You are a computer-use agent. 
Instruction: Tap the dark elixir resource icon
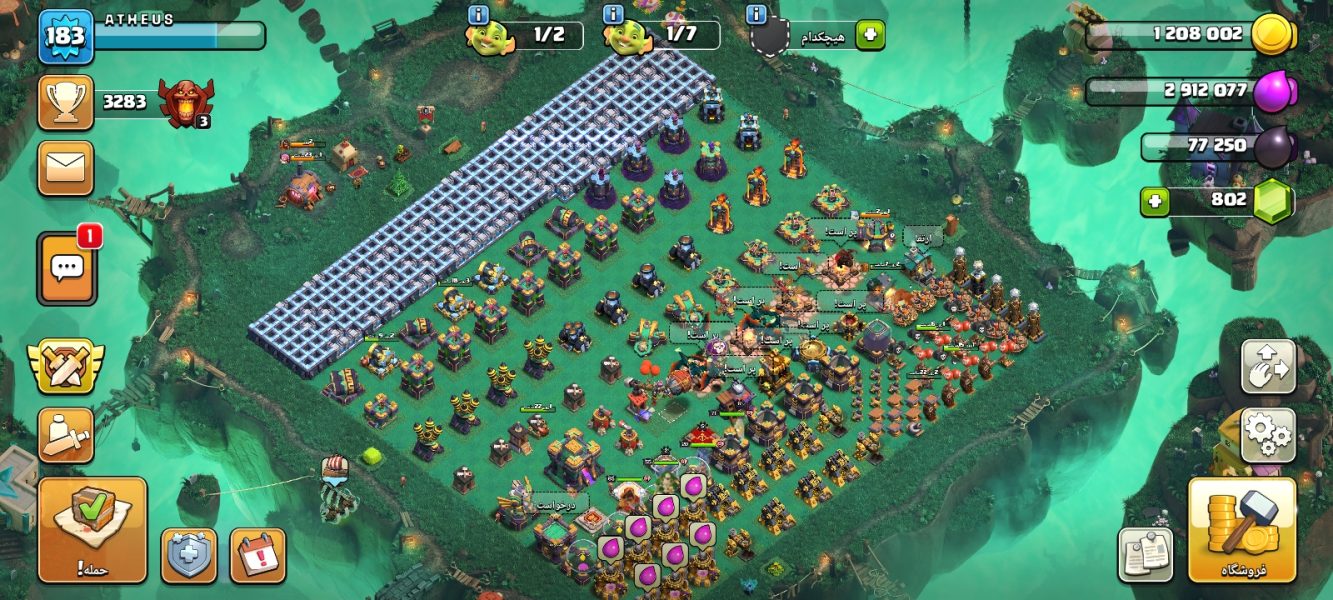pos(1273,147)
